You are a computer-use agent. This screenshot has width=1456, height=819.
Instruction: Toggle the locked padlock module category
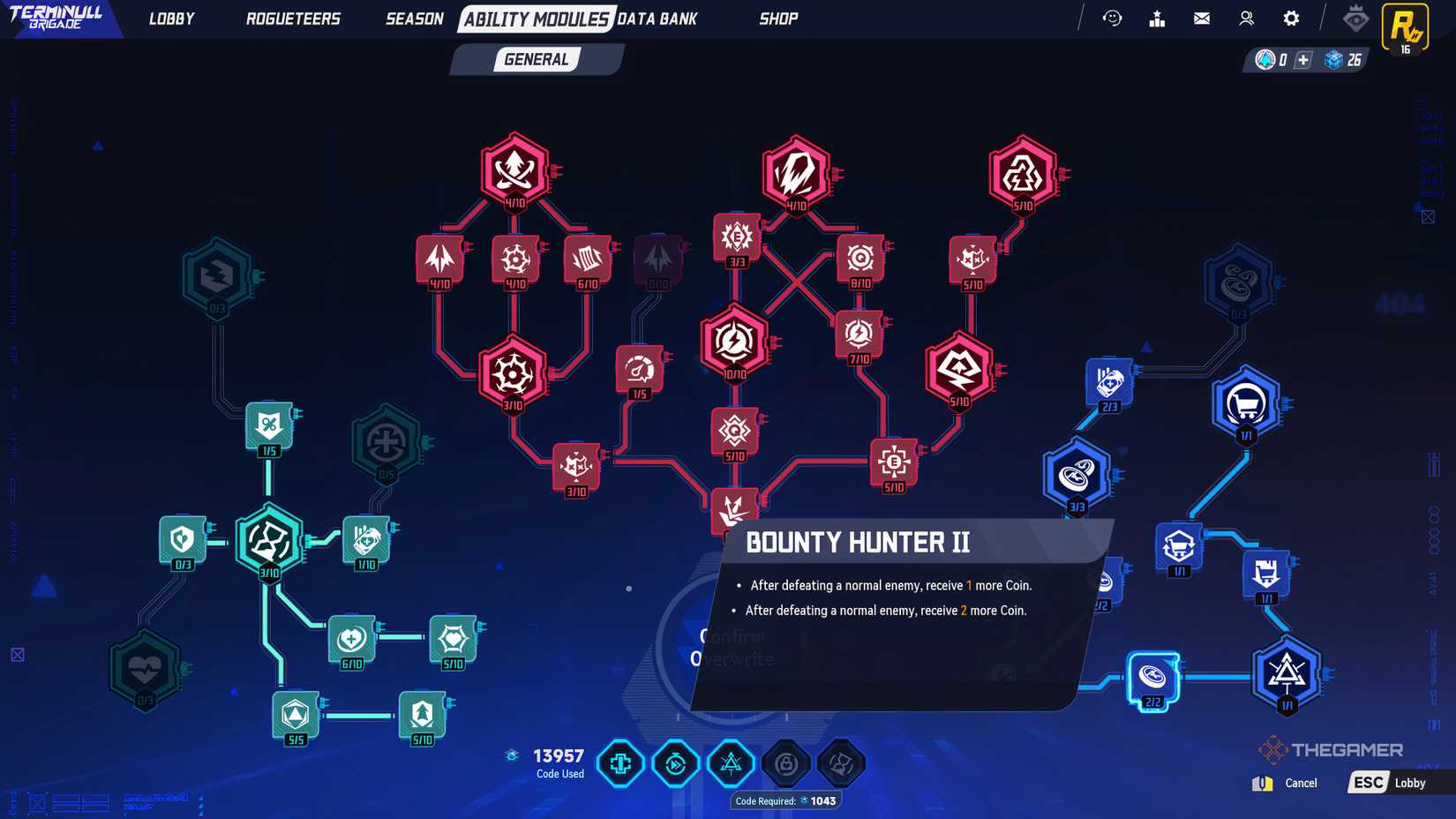pos(785,763)
